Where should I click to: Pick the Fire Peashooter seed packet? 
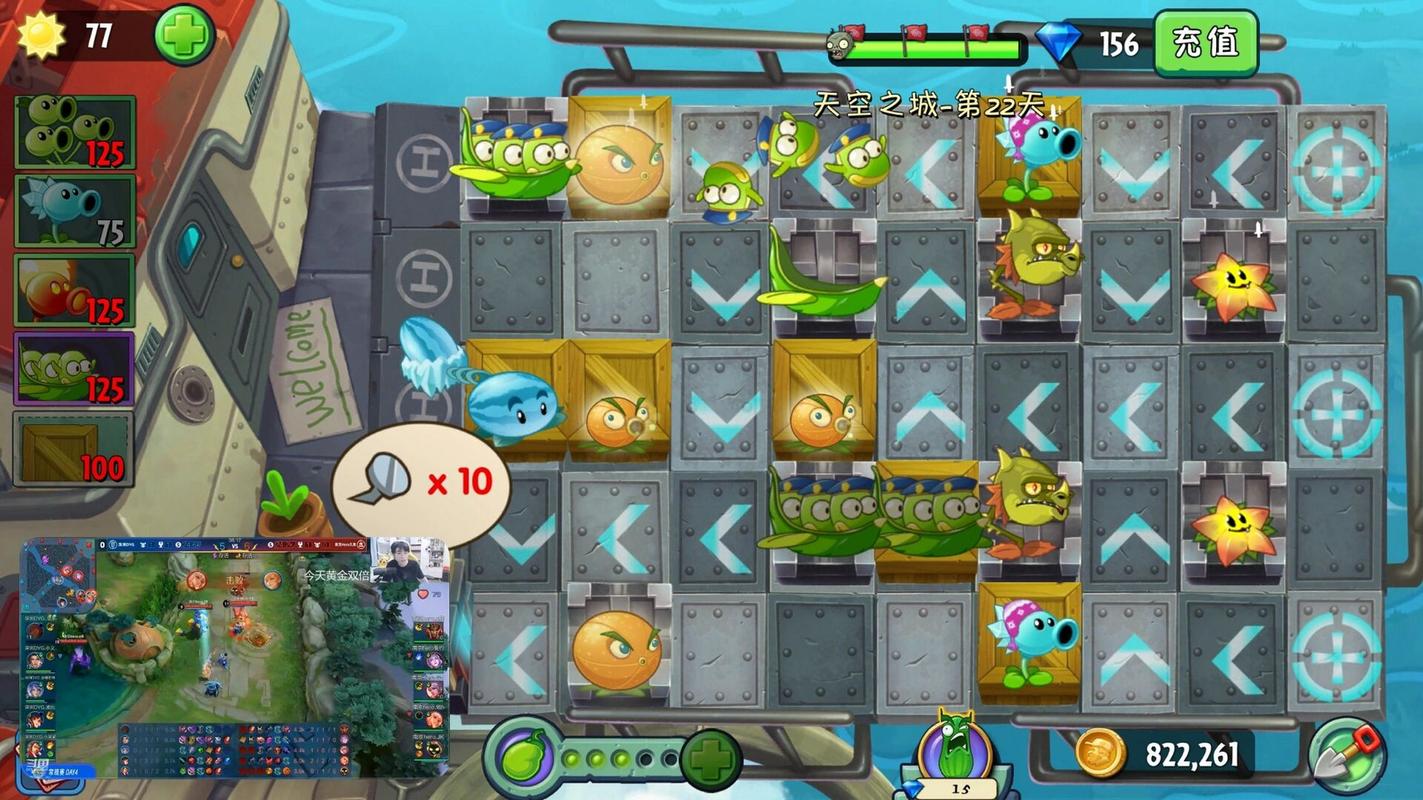click(75, 290)
